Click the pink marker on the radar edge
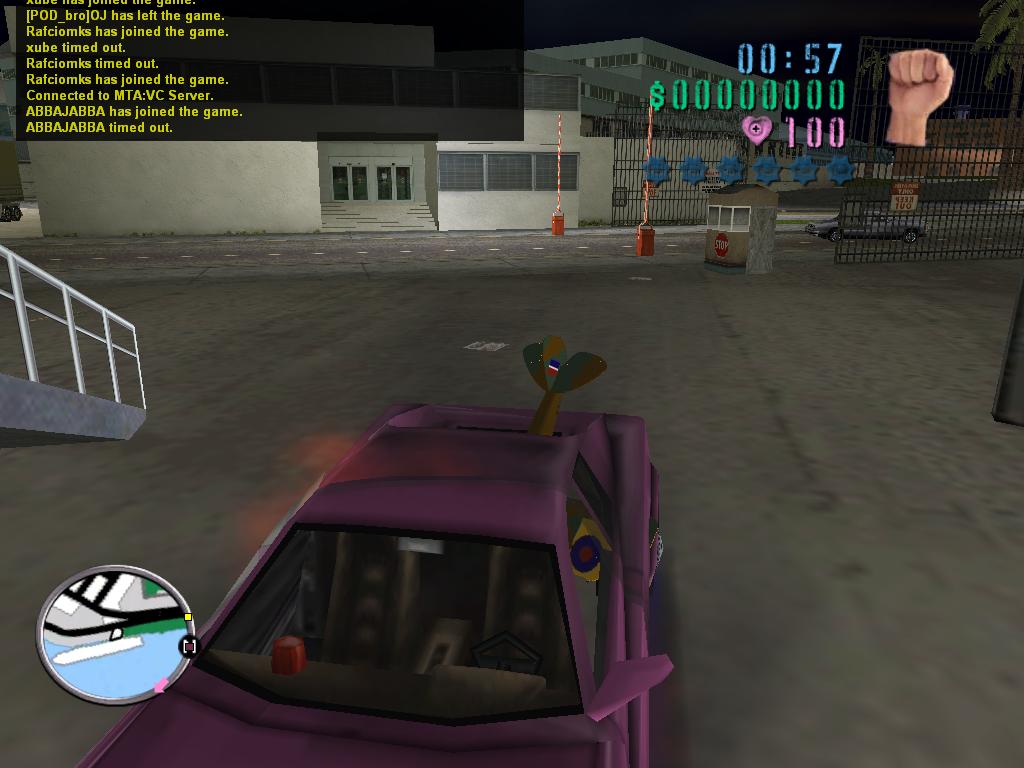The width and height of the screenshot is (1024, 768). 158,686
